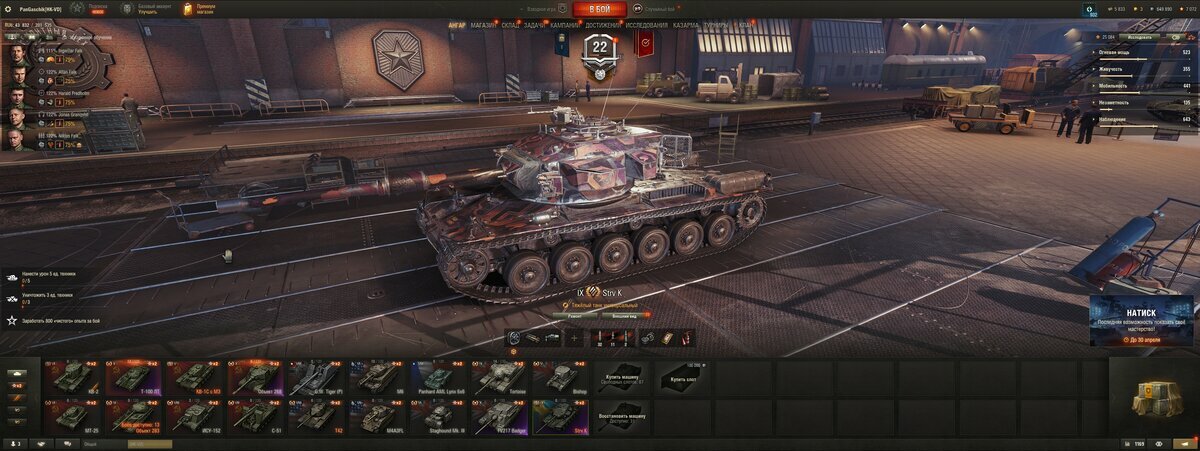
Task: Select the fire extinguisher consumable slot
Action: tap(685, 338)
